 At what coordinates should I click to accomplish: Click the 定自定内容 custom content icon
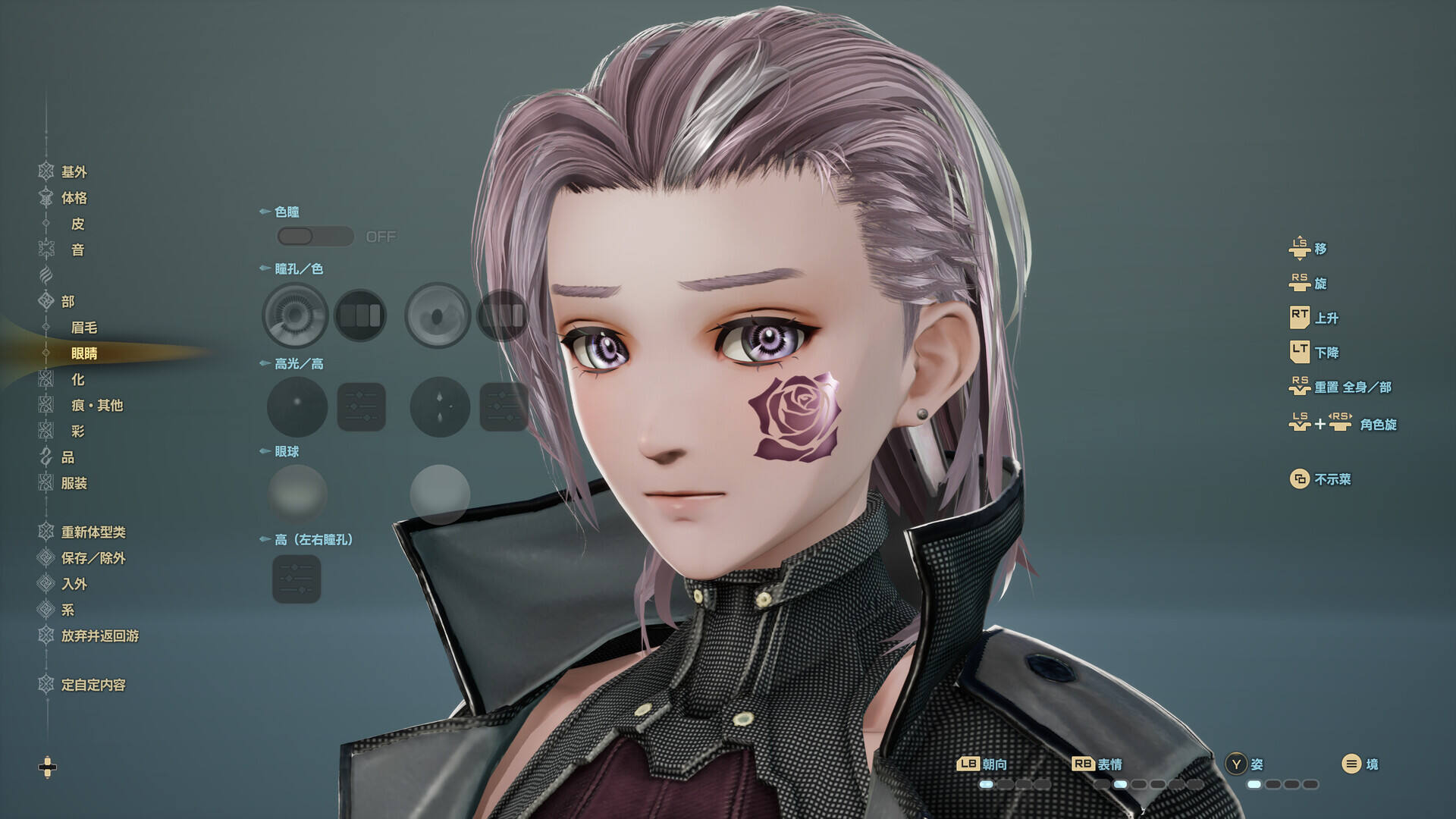click(x=44, y=684)
